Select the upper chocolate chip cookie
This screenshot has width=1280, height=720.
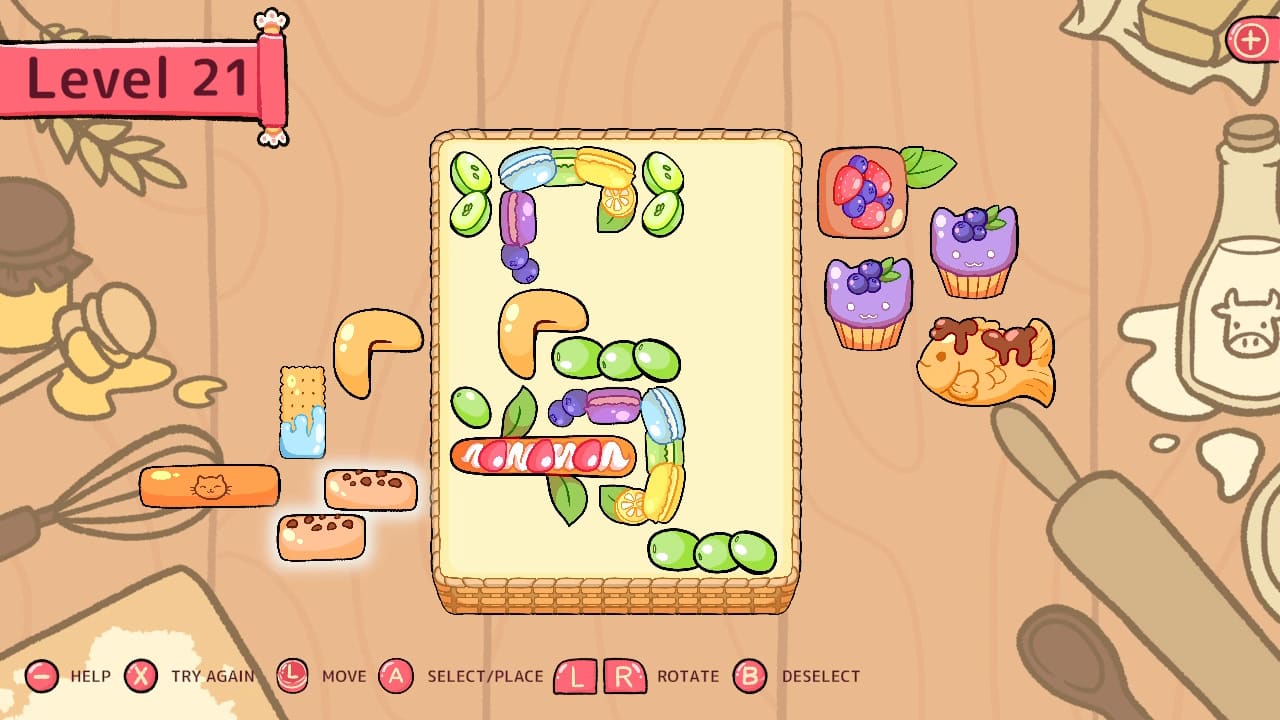[x=371, y=490]
